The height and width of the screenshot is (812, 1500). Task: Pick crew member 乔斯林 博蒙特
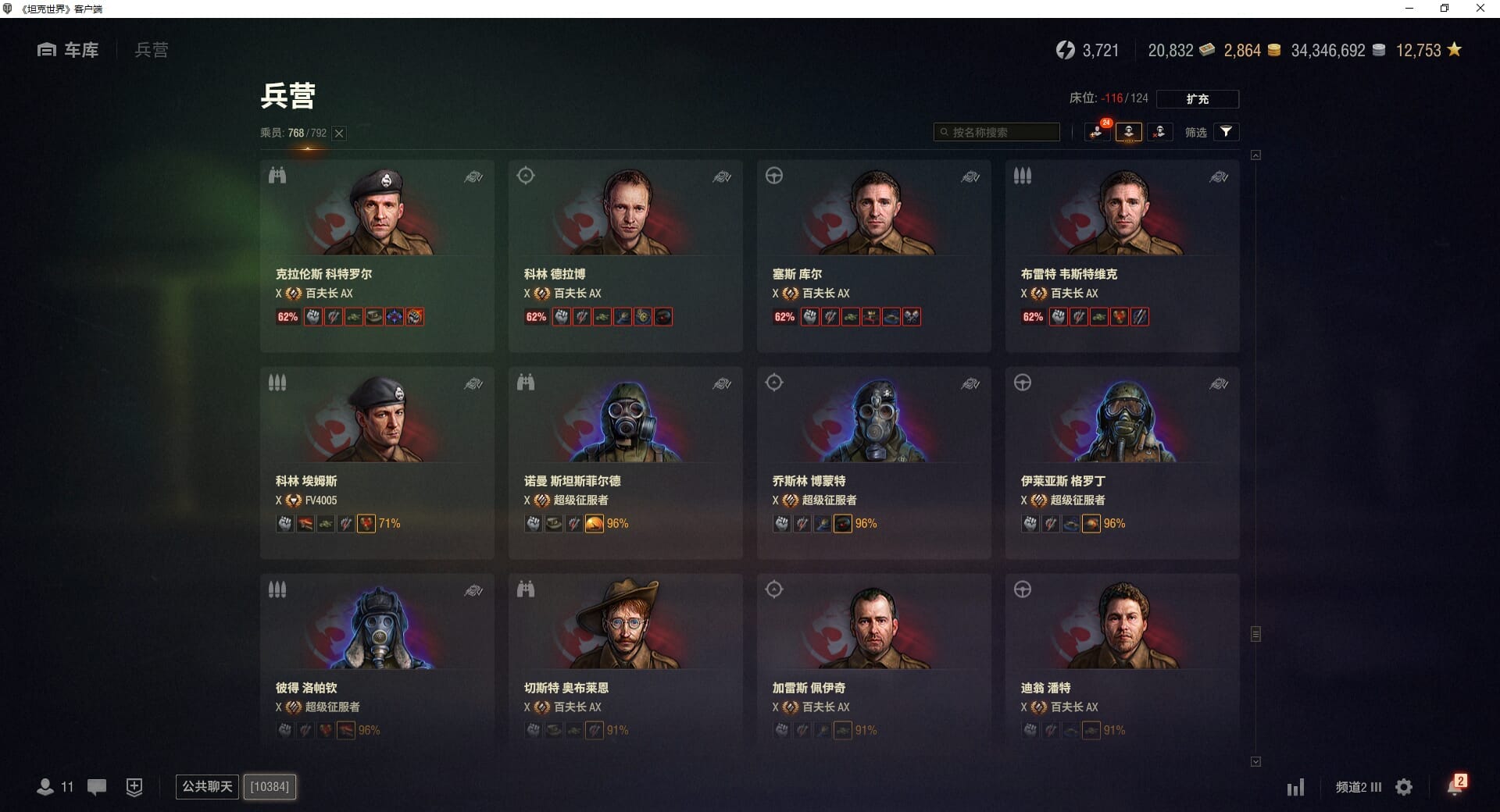pos(873,461)
